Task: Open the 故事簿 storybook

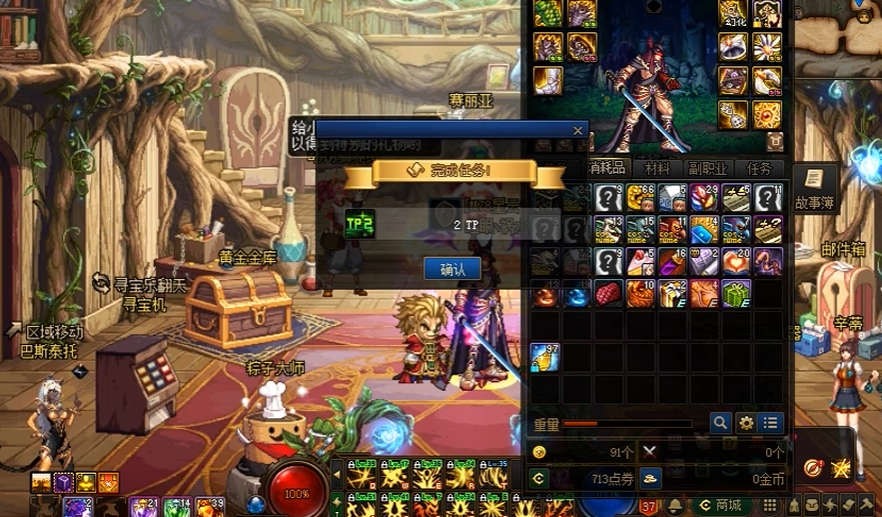Action: coord(814,188)
